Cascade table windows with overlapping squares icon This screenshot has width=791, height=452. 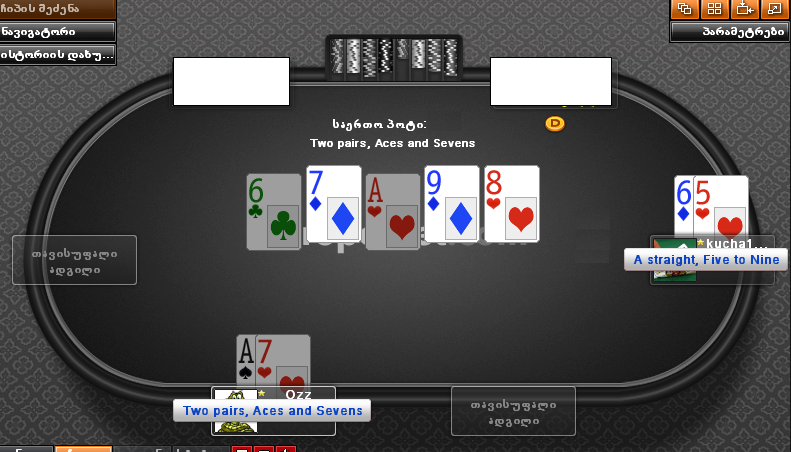[685, 9]
